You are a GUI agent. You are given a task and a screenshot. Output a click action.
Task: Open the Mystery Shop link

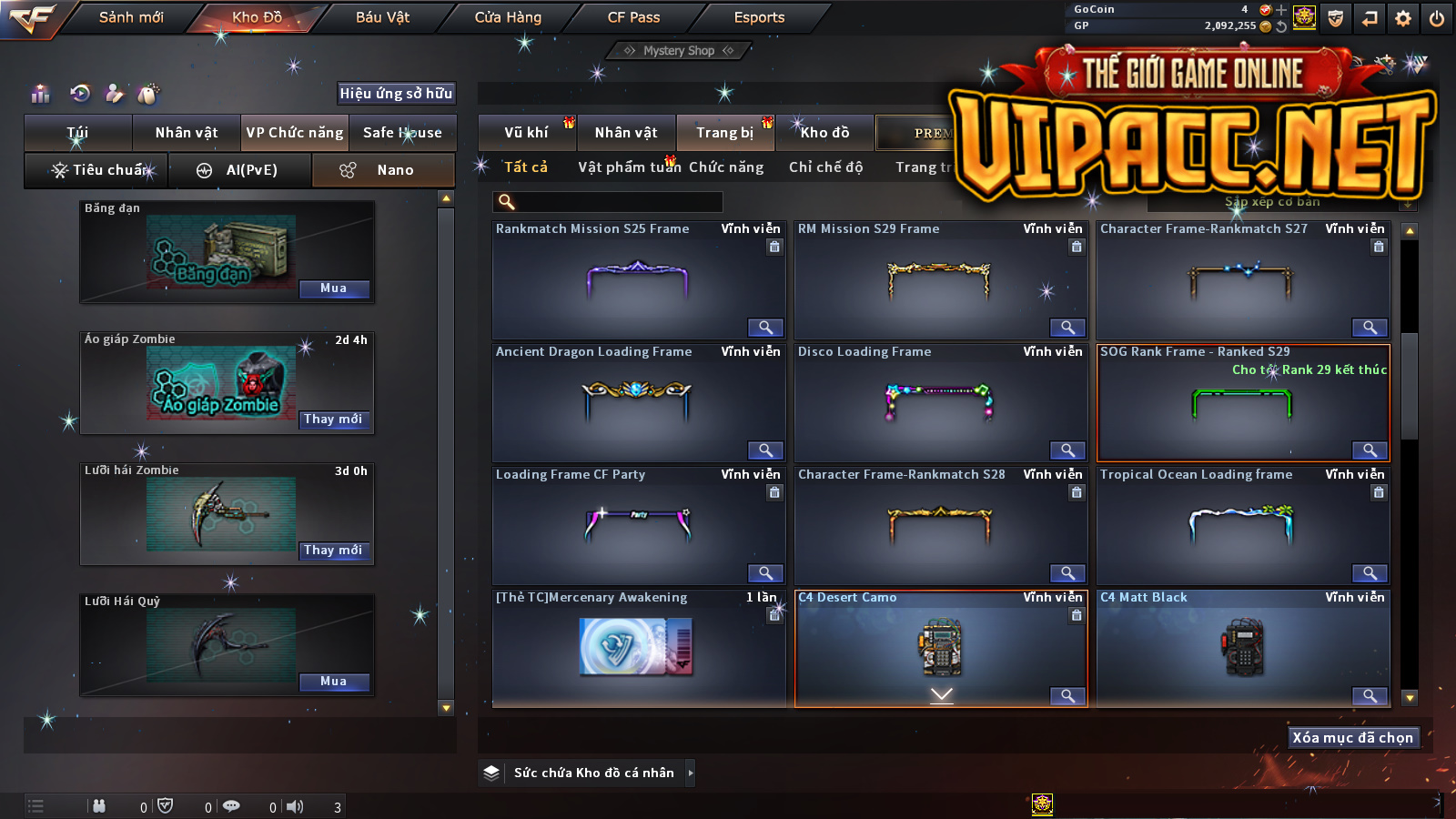[679, 51]
